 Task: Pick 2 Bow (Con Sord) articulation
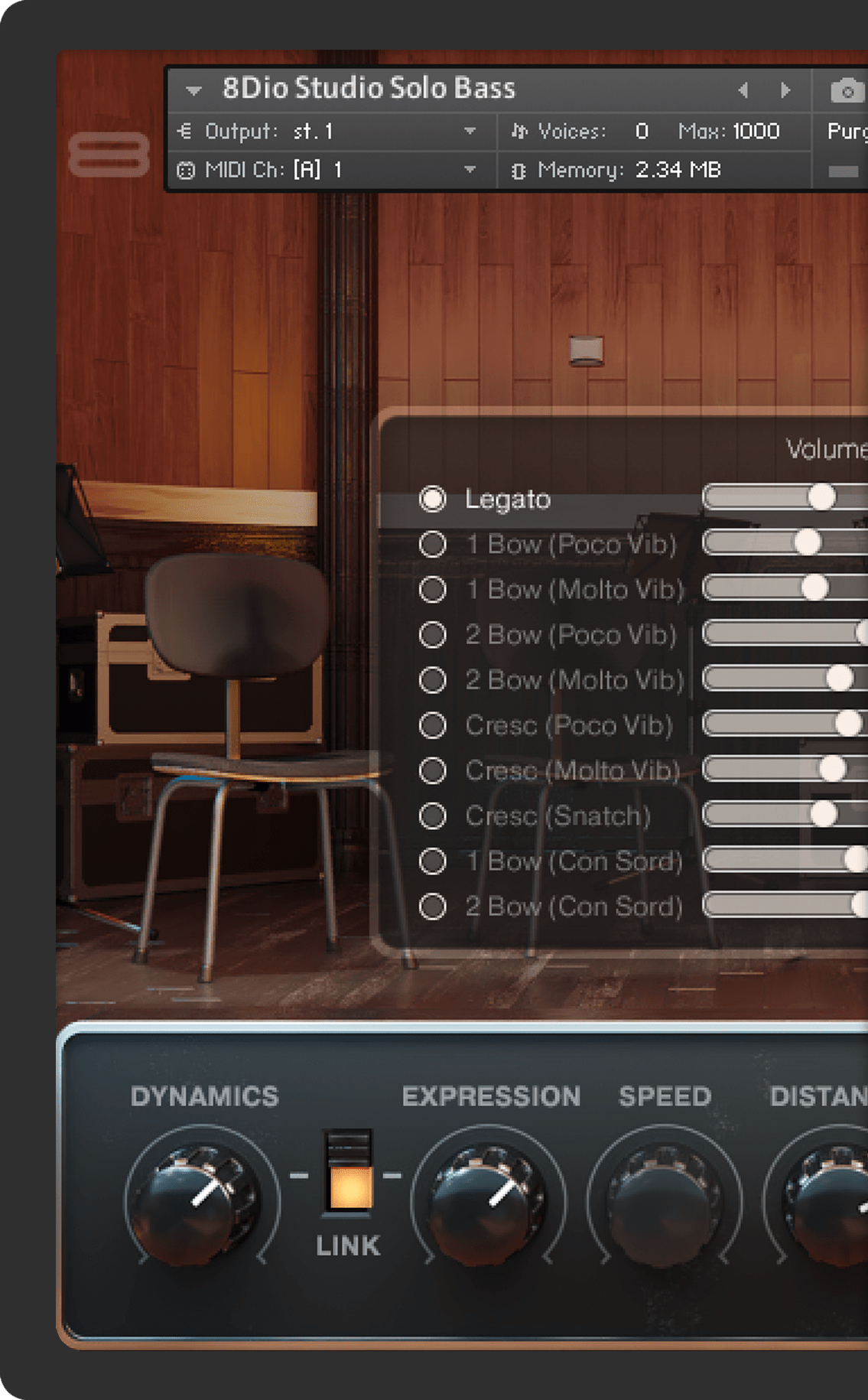coord(433,907)
